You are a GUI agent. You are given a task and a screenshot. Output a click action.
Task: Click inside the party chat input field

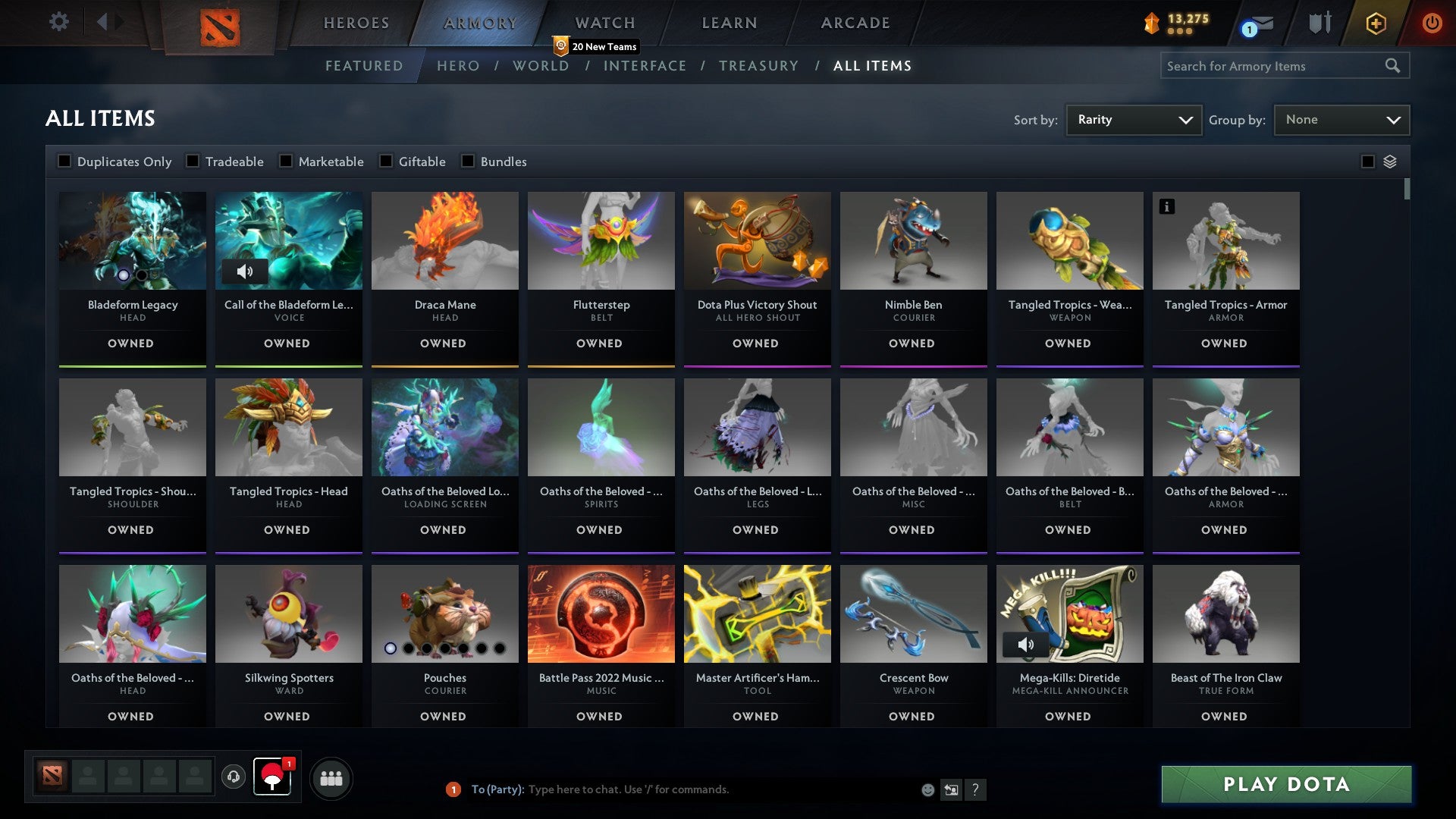coord(682,789)
